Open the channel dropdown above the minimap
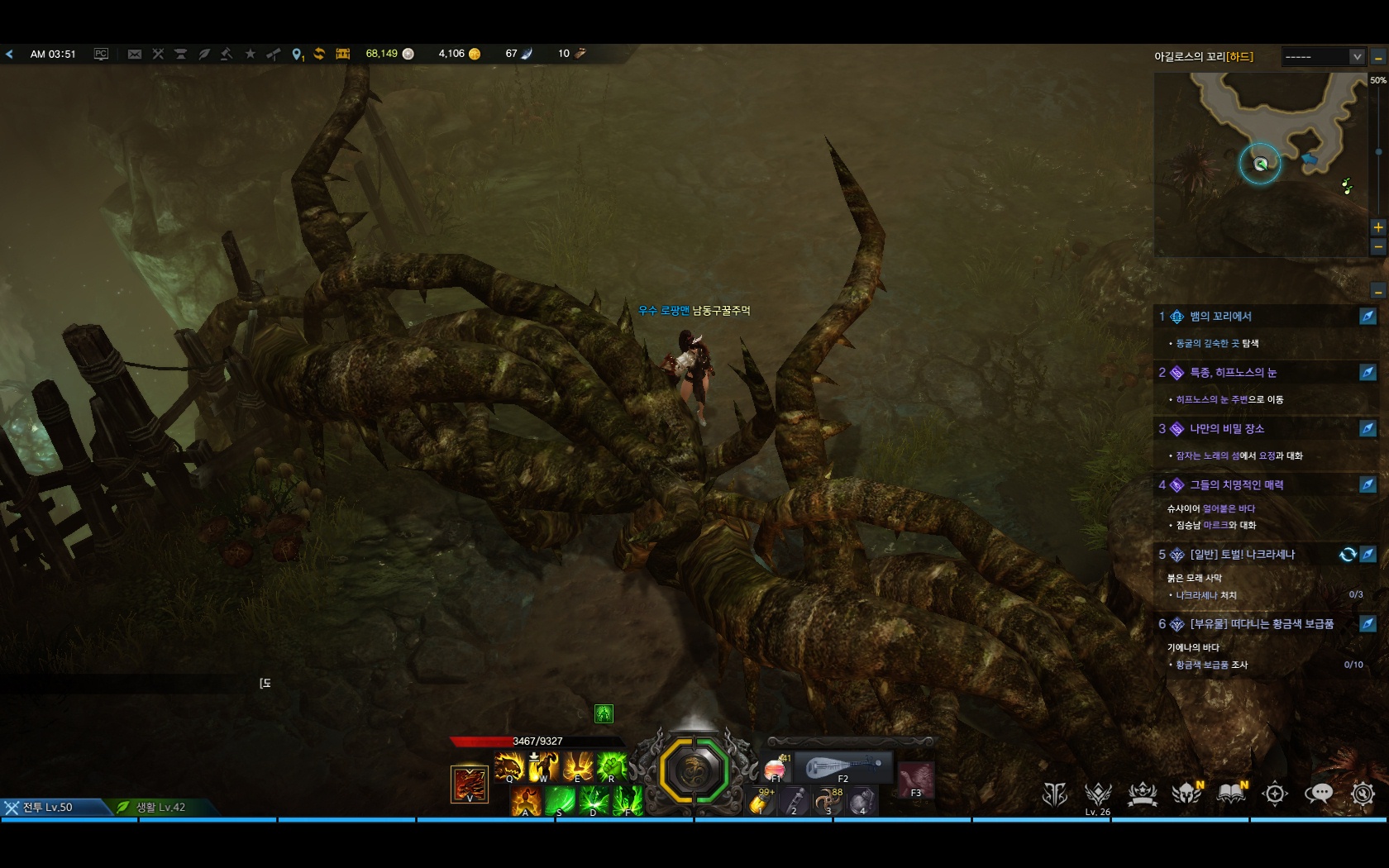This screenshot has height=868, width=1389. point(1323,56)
